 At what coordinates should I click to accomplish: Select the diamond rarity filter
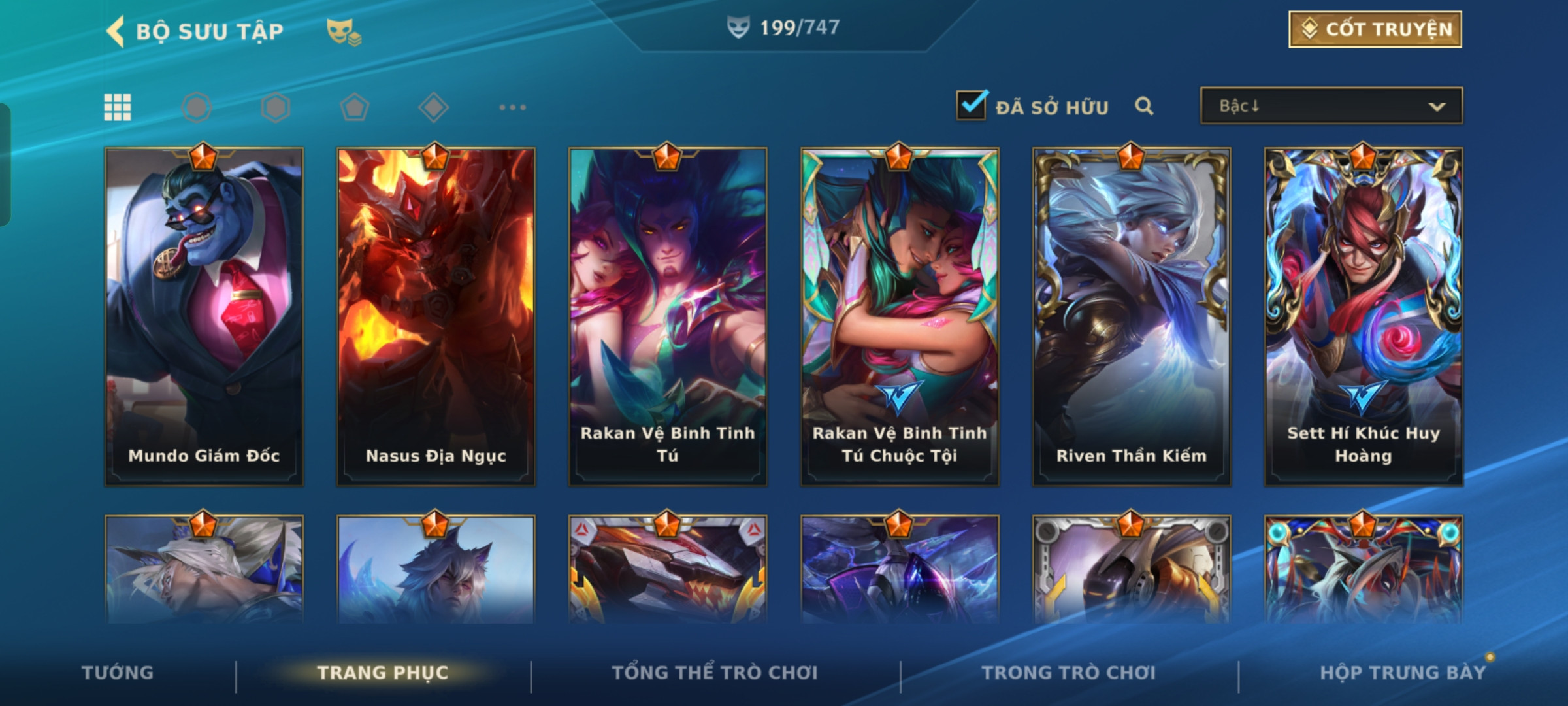[x=433, y=107]
